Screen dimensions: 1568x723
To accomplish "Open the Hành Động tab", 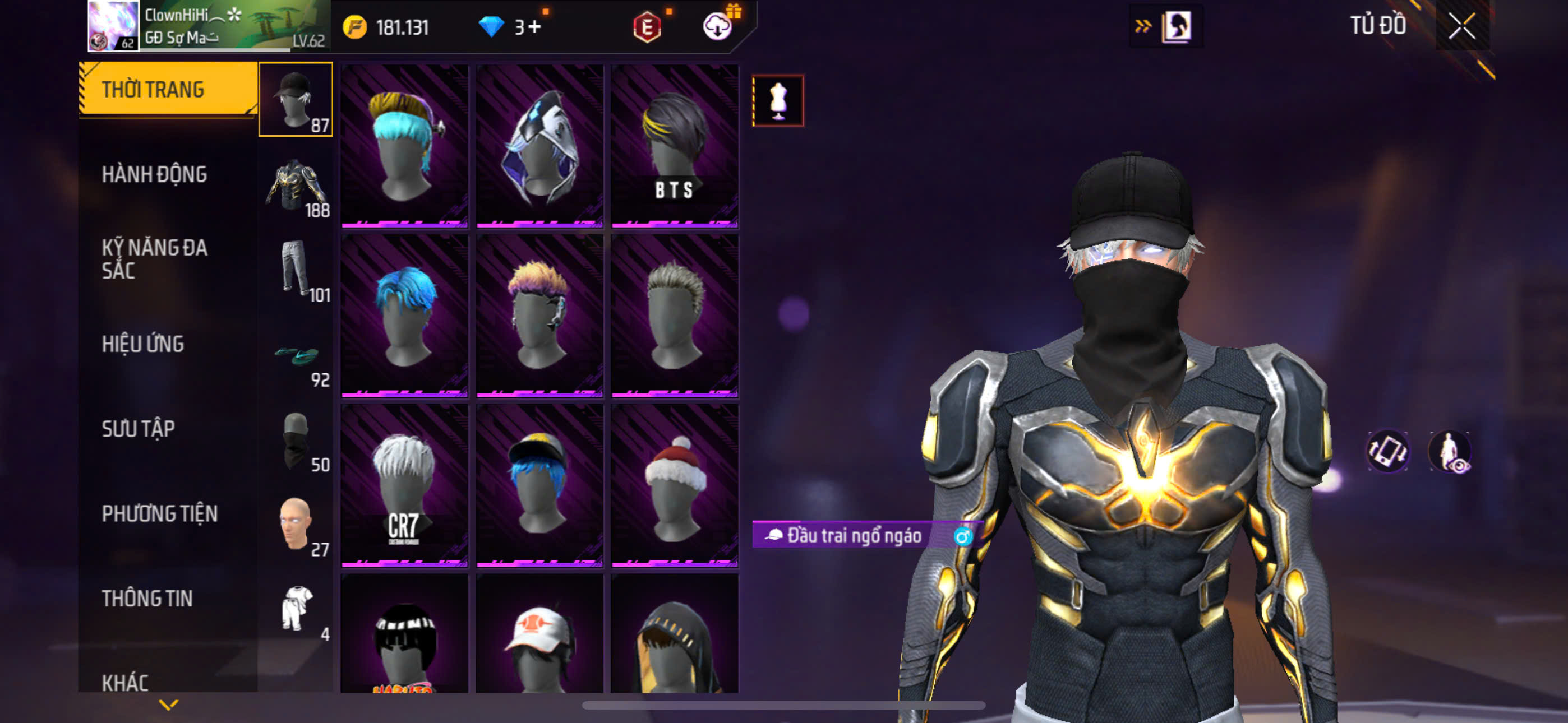I will pos(154,175).
